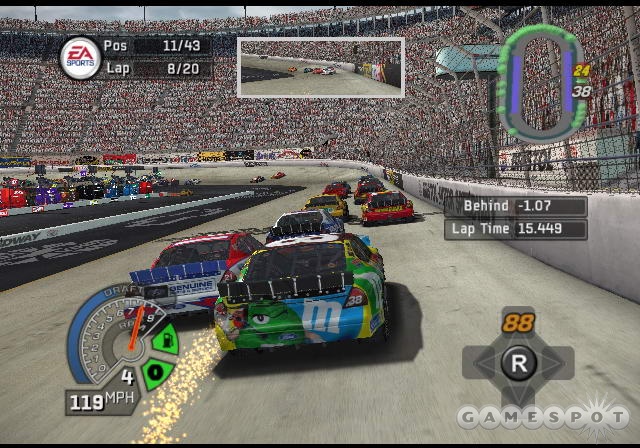Activate the R button on the directional pad

pyautogui.click(x=518, y=362)
